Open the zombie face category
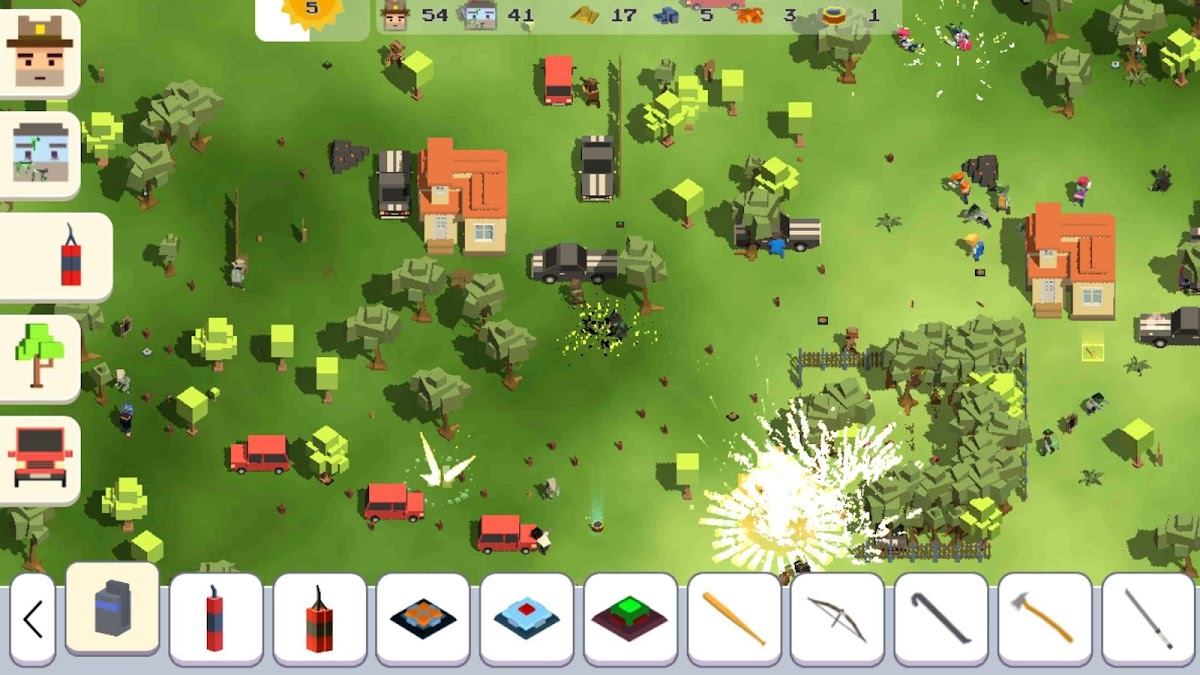 (40, 155)
